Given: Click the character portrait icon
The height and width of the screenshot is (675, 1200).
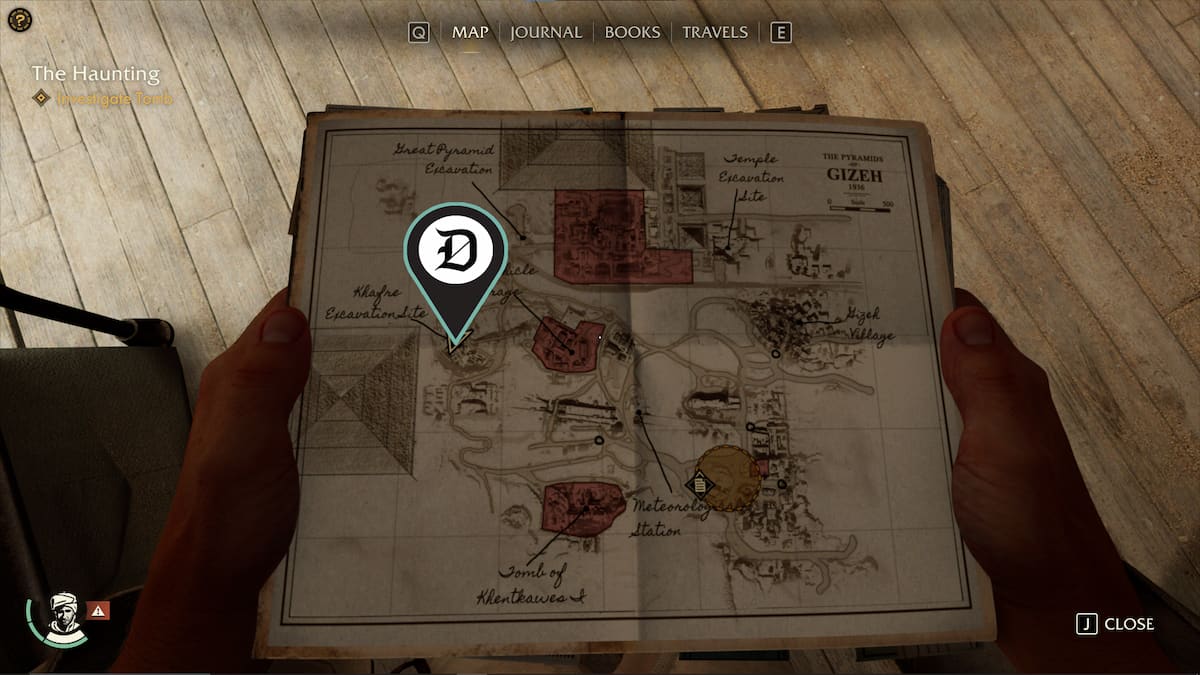Looking at the screenshot, I should 64,615.
